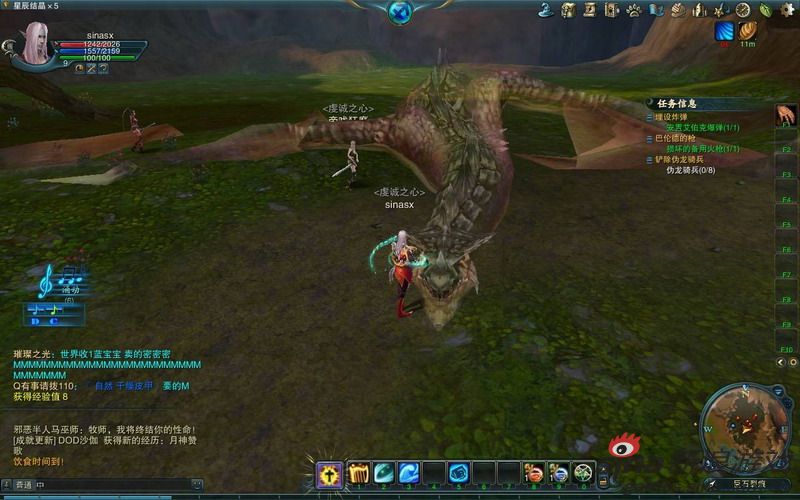Click the F2 side hotbar slot
The width and height of the screenshot is (800, 500).
pos(787,149)
